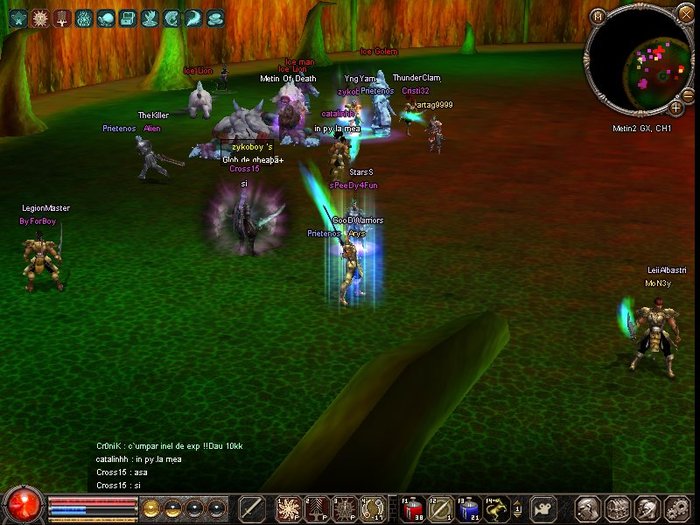Open the inventory from the taskbar

(x=617, y=508)
